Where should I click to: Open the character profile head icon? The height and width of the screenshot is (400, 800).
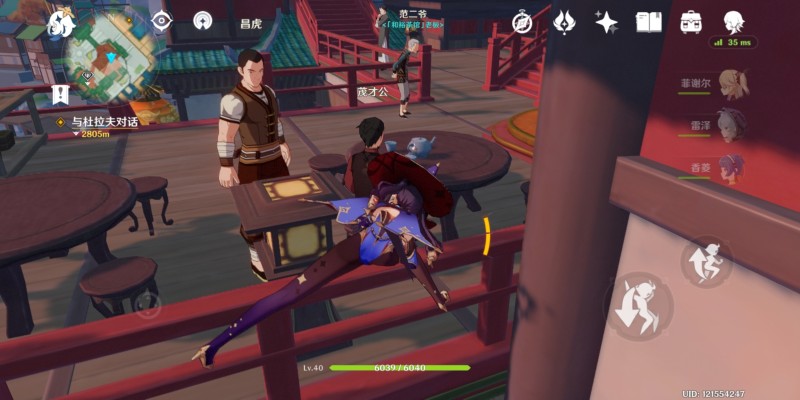(x=734, y=21)
